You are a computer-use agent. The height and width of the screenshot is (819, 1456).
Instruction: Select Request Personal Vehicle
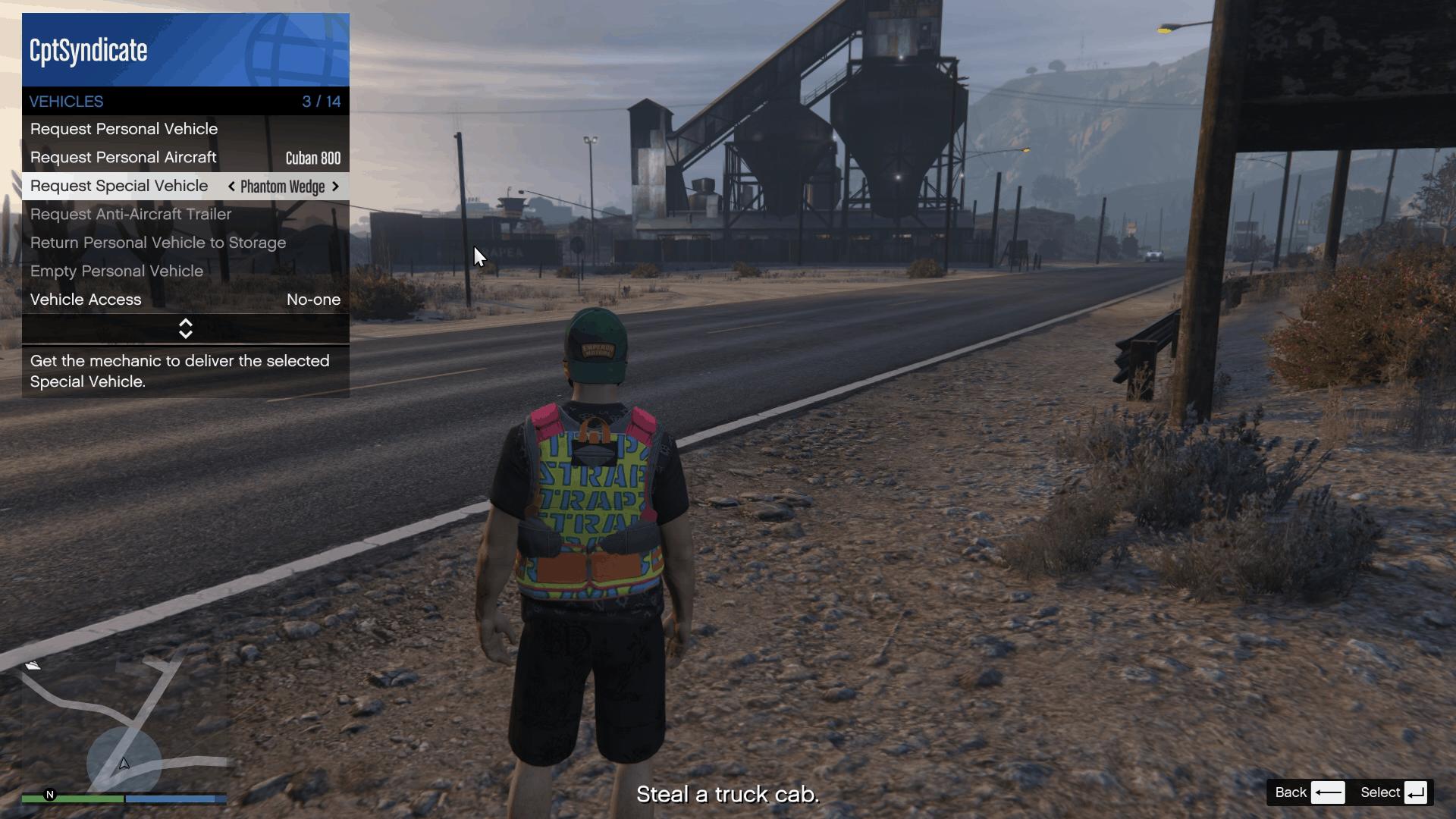(124, 129)
